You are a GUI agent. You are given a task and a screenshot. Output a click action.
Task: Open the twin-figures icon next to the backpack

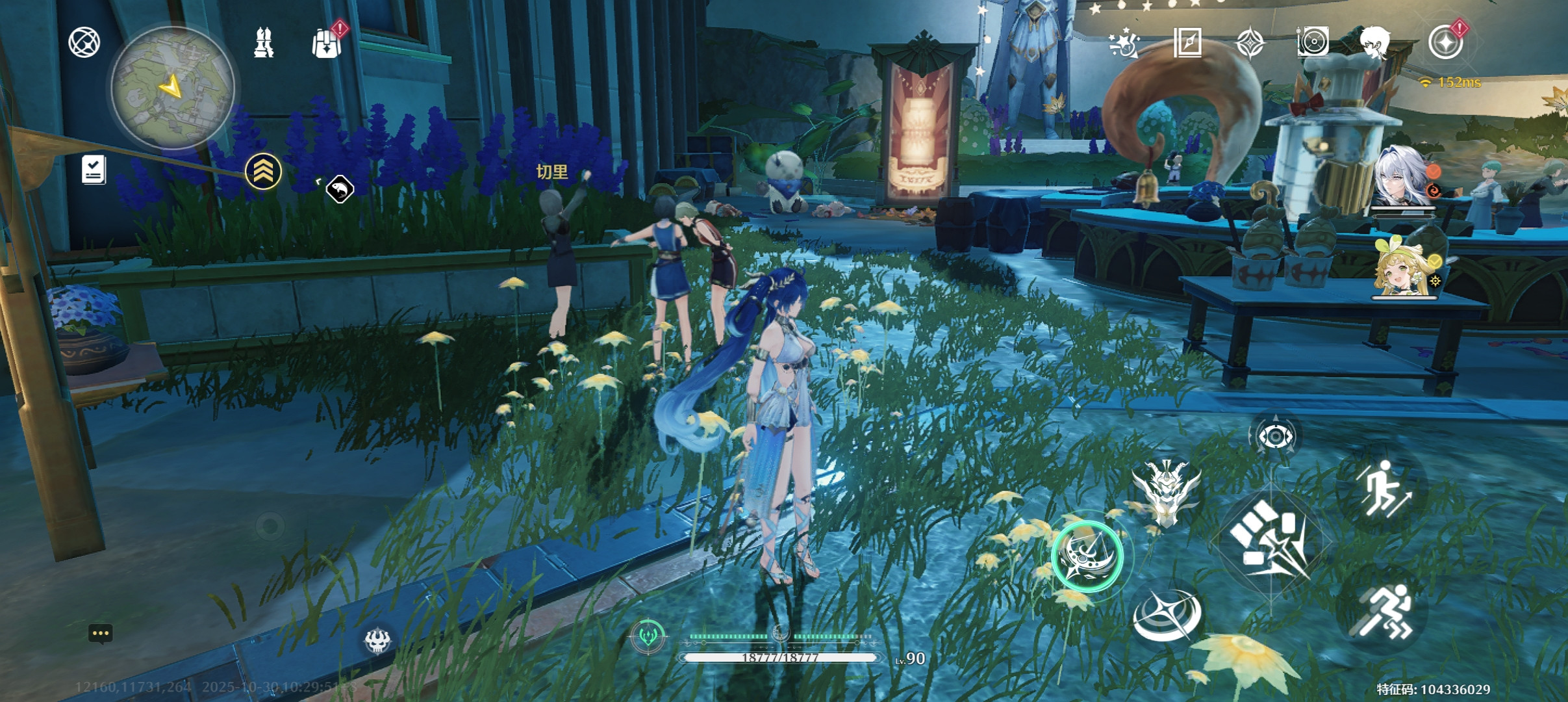coord(263,43)
